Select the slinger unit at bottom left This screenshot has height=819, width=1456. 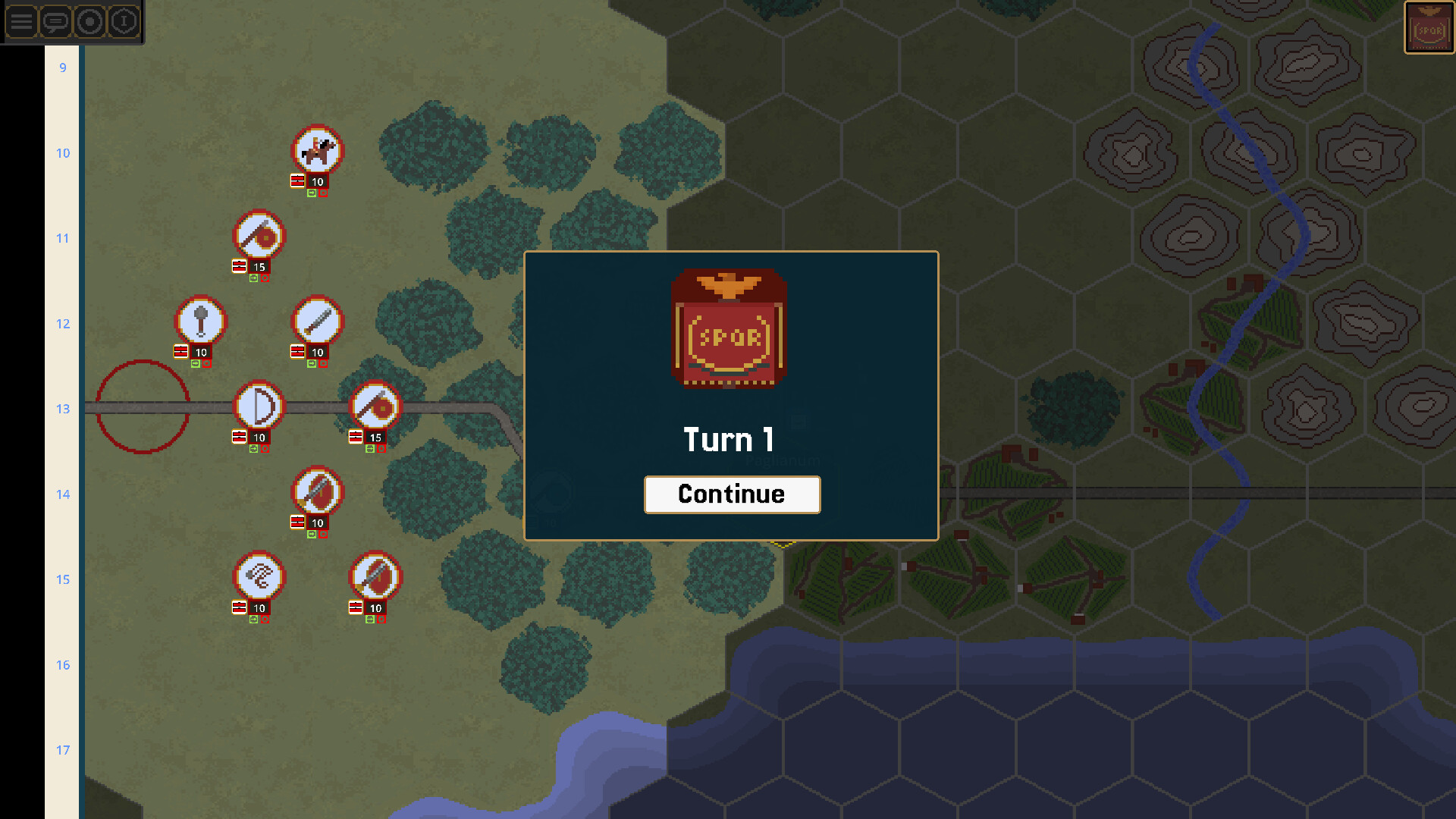click(258, 578)
